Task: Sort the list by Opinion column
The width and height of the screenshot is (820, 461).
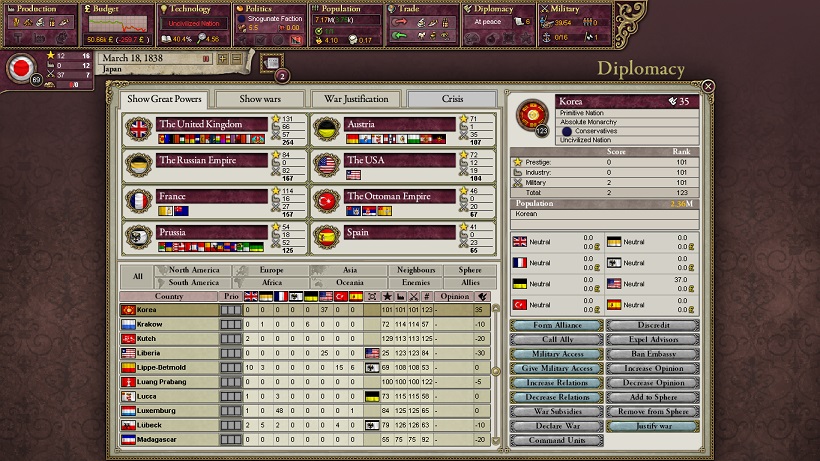Action: pos(456,297)
